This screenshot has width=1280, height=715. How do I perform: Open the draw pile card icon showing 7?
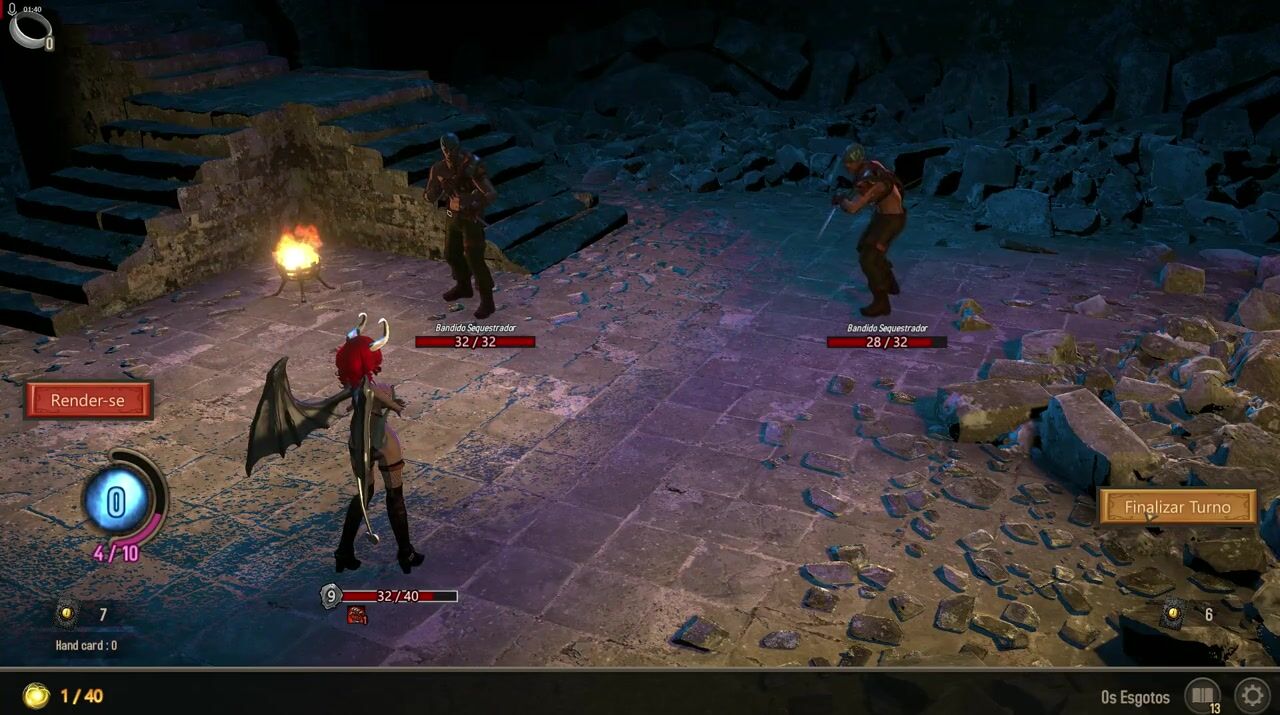pos(67,614)
